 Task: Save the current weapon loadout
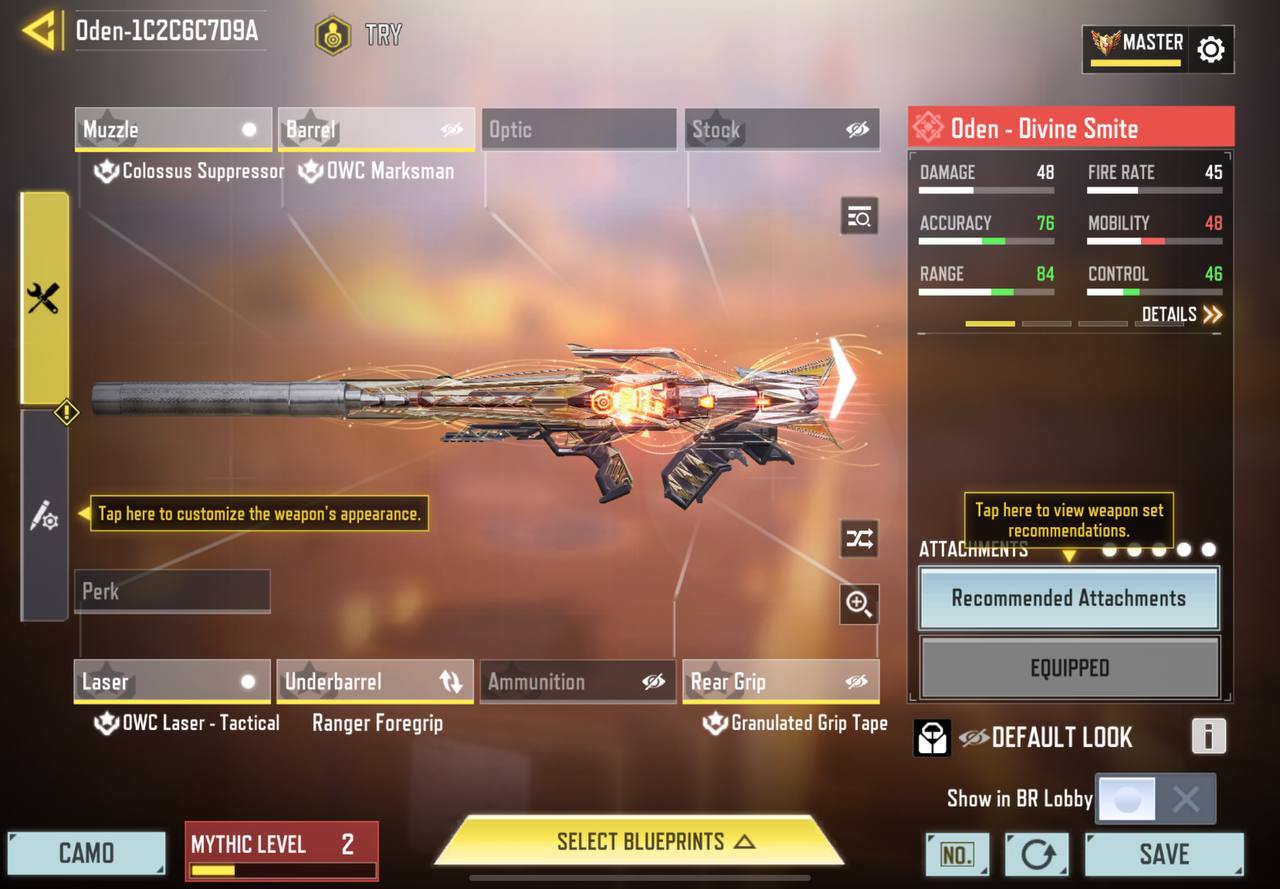(x=1164, y=854)
